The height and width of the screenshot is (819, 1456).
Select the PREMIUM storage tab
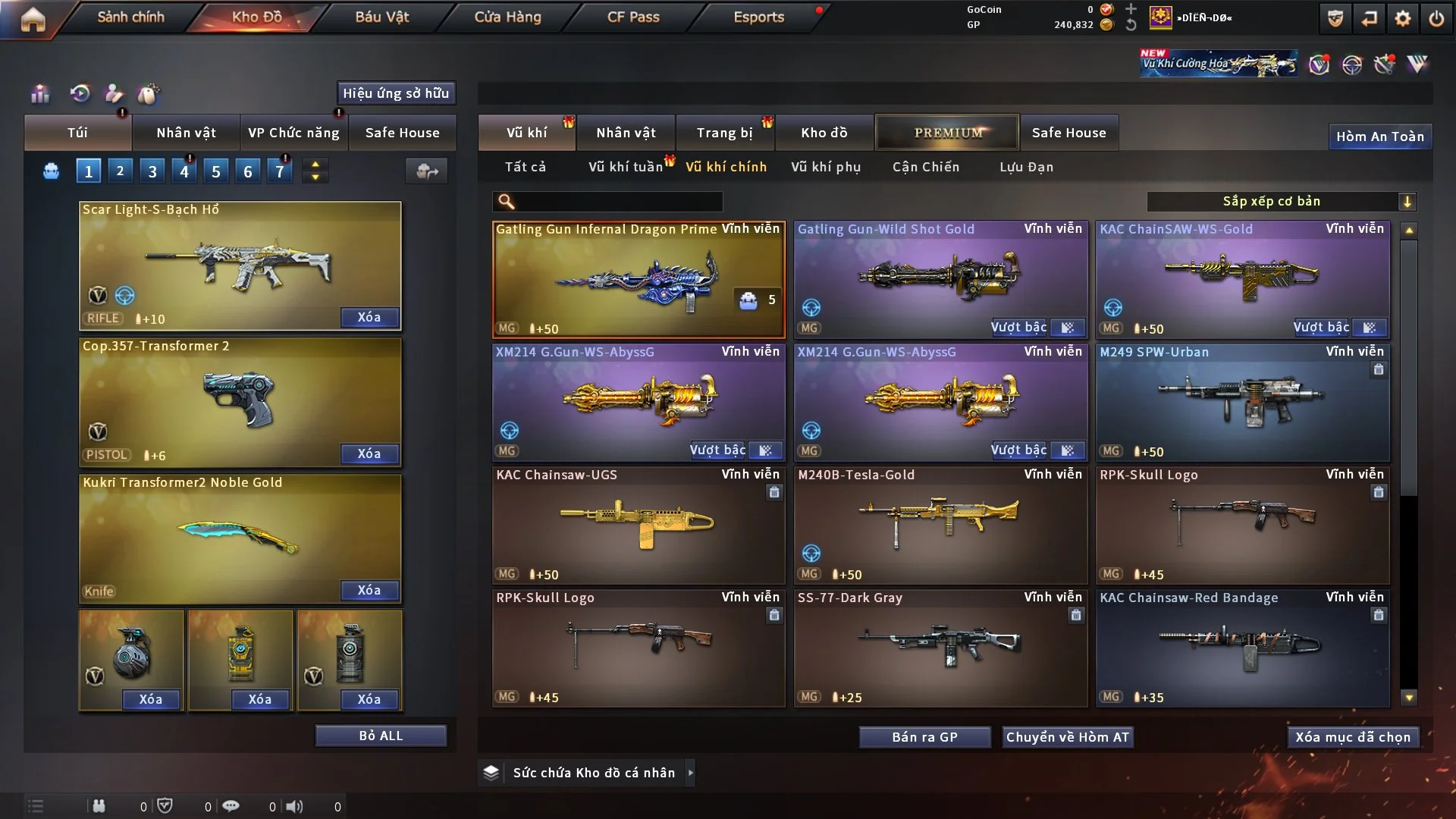click(948, 133)
